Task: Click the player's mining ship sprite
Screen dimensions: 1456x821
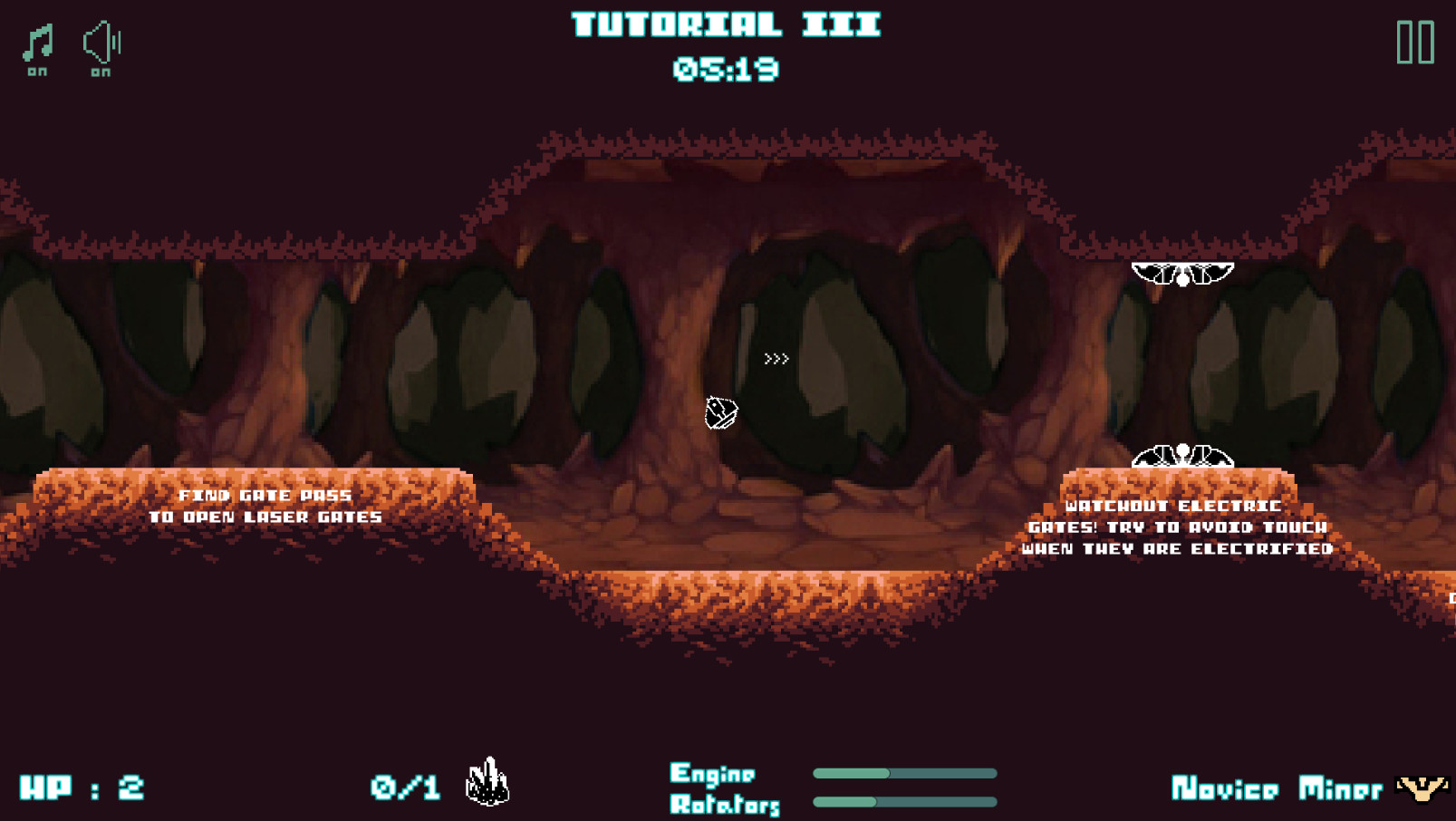Action: [720, 410]
